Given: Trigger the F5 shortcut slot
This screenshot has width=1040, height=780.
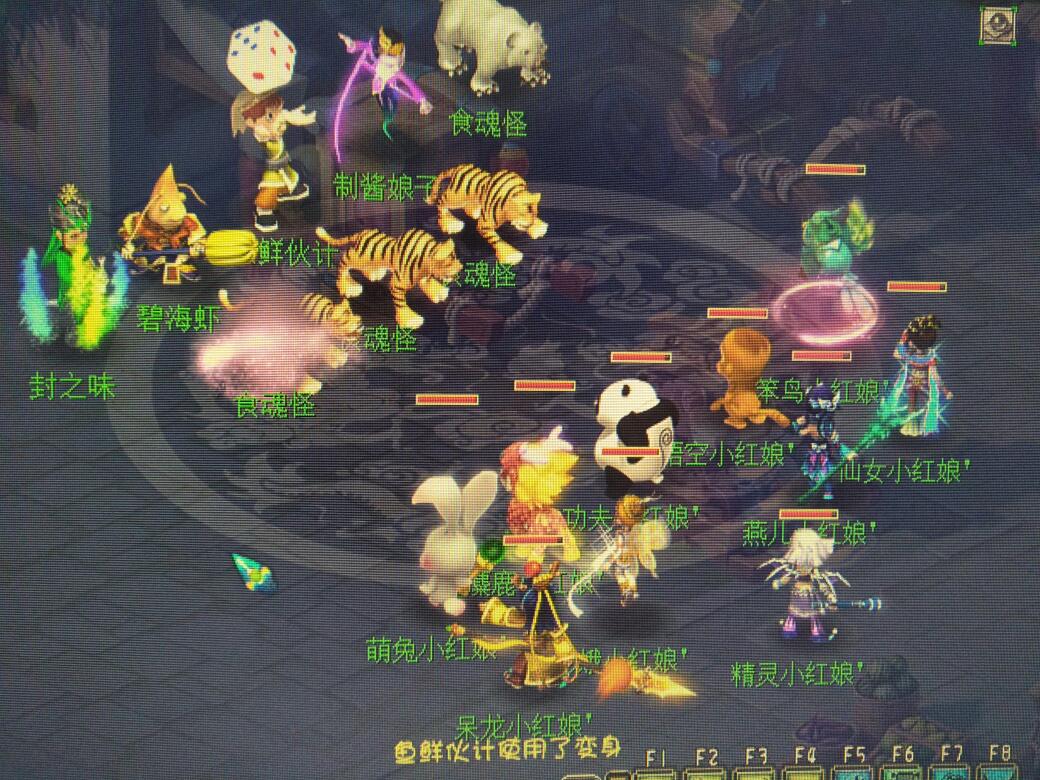Looking at the screenshot, I should click(854, 773).
